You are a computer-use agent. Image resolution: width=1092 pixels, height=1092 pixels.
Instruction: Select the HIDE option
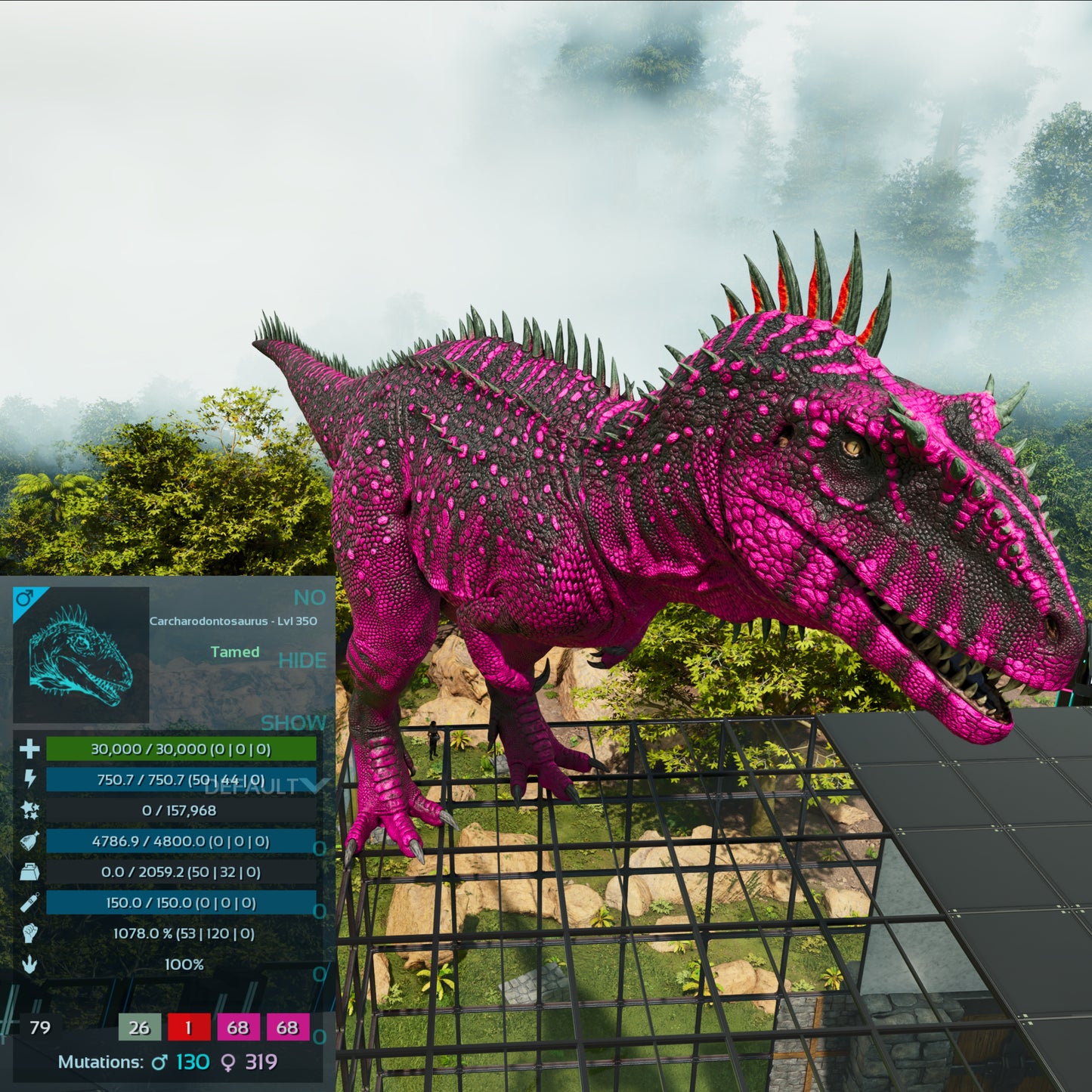tap(302, 660)
